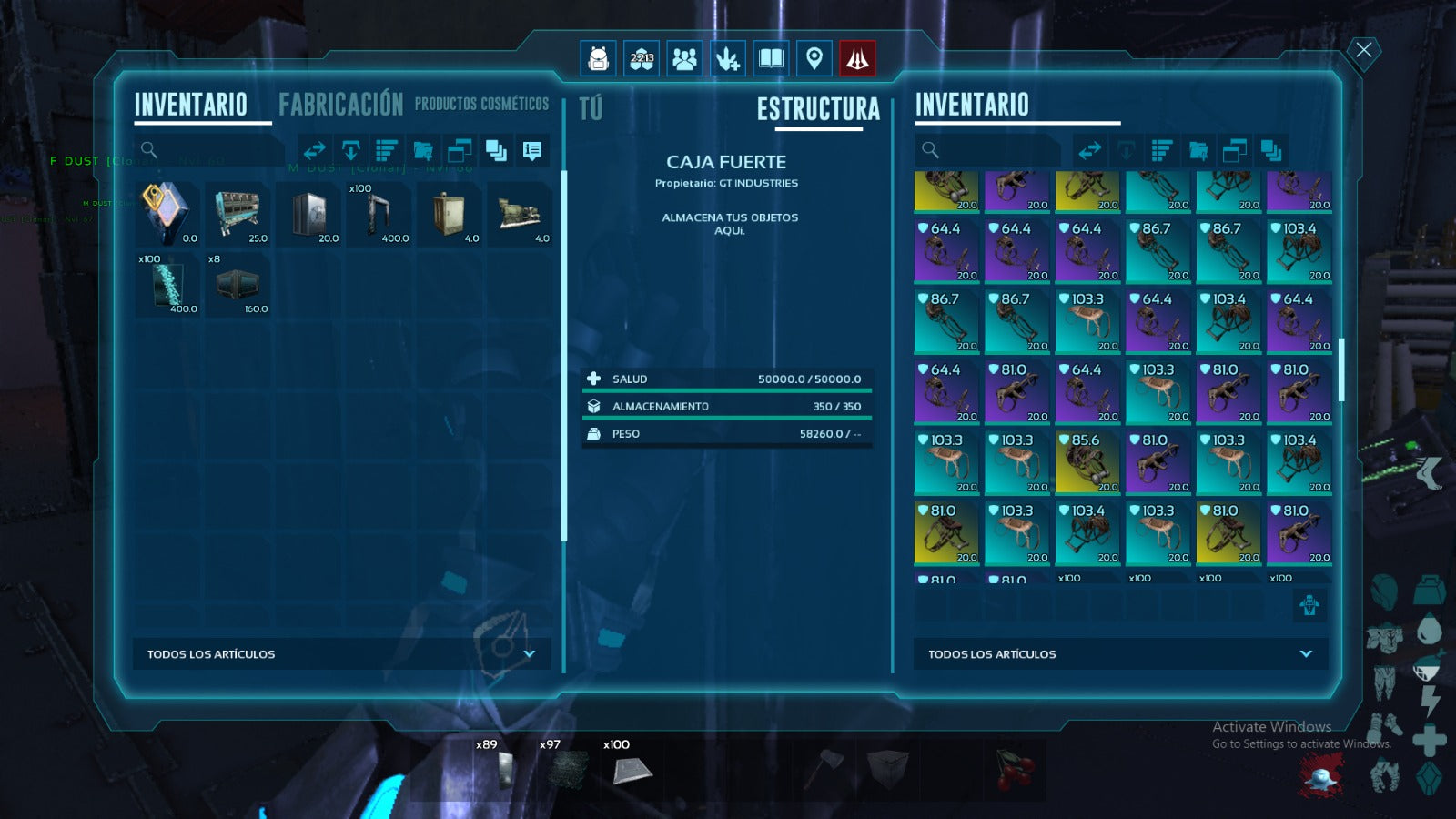This screenshot has width=1456, height=819.
Task: Sort the player inventory with the sort button
Action: coord(387,150)
